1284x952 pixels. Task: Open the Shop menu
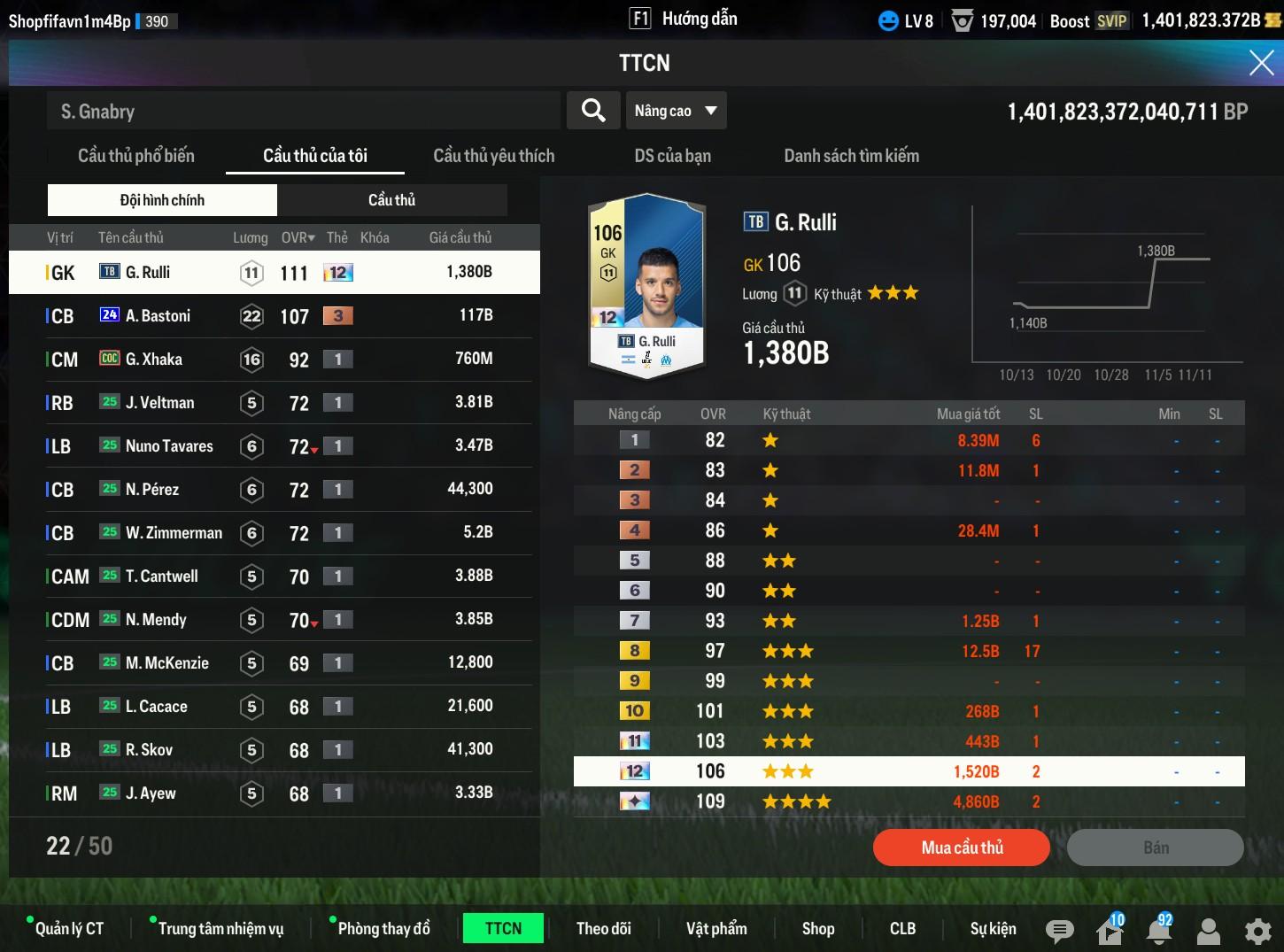pos(818,928)
